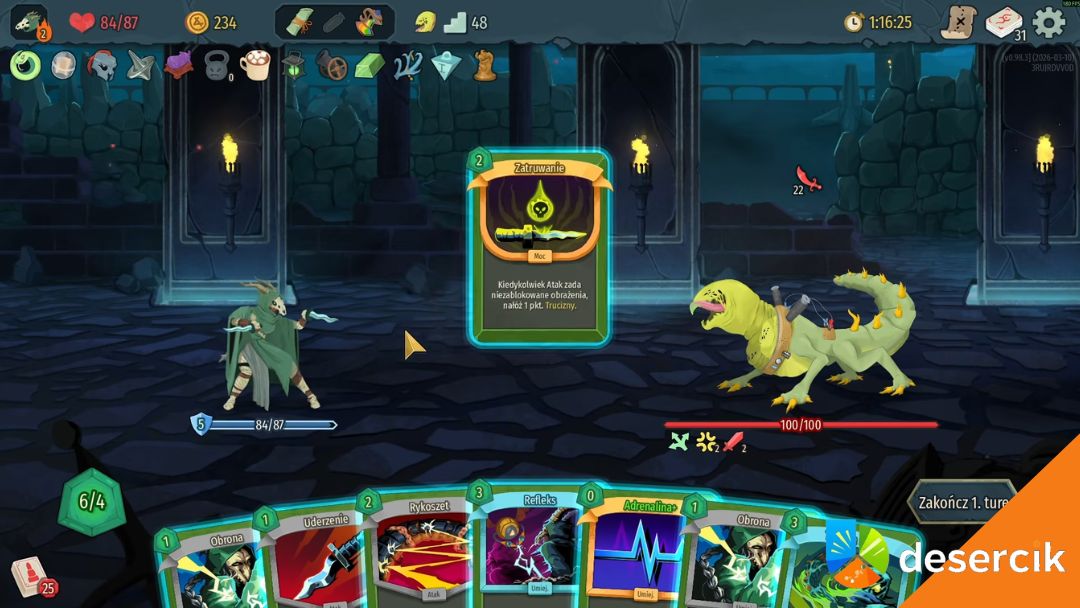Inspect the hot cocoa mug relic
The height and width of the screenshot is (608, 1080).
click(x=255, y=66)
